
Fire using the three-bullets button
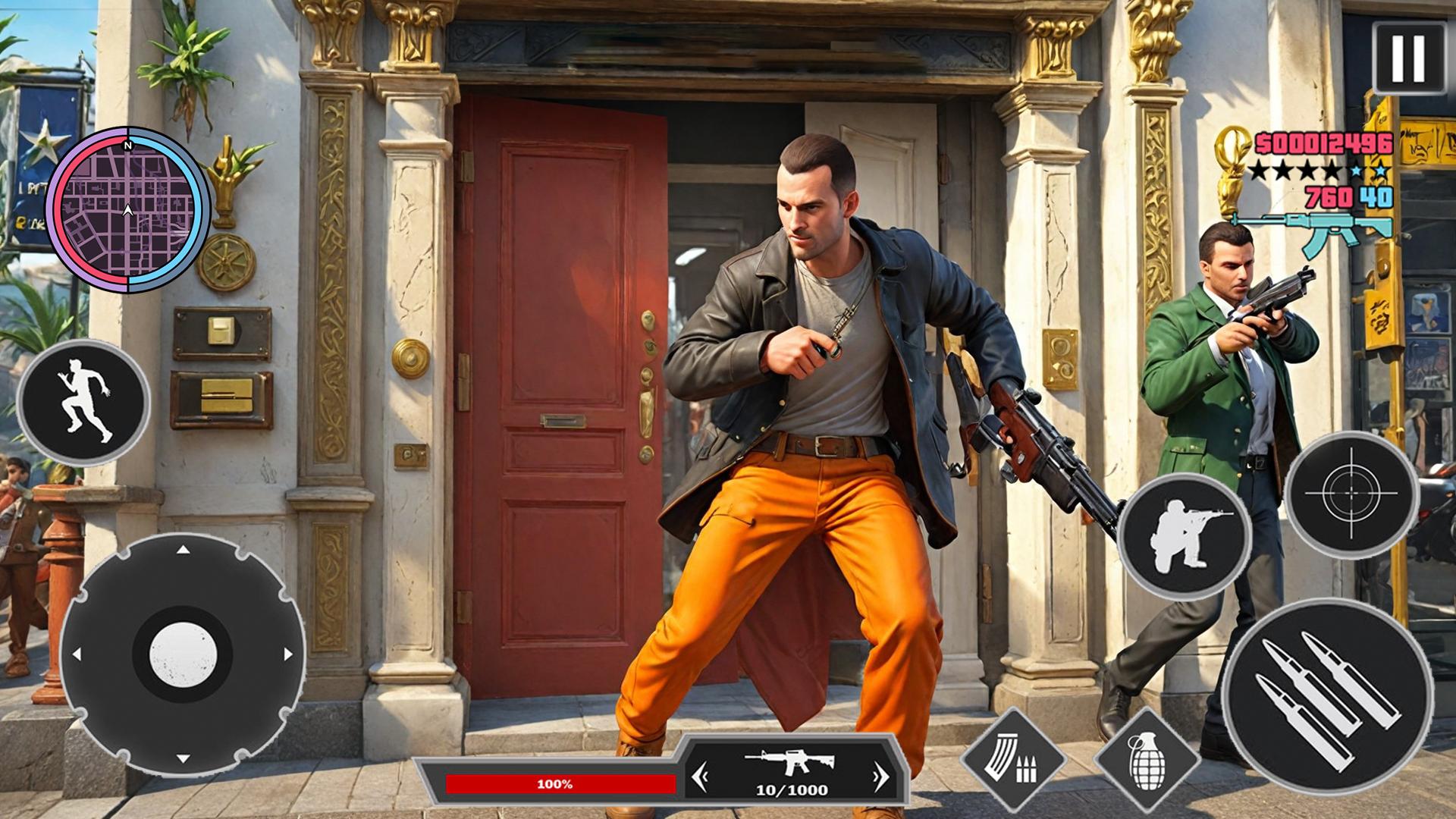tap(1327, 695)
